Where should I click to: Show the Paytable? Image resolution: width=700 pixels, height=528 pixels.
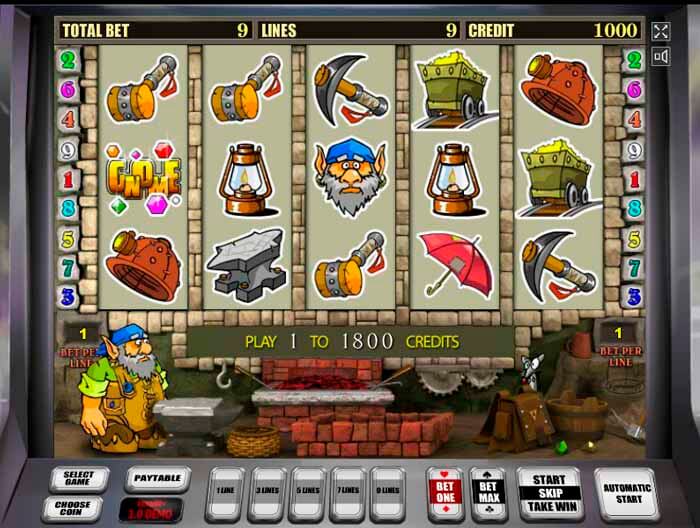(157, 479)
